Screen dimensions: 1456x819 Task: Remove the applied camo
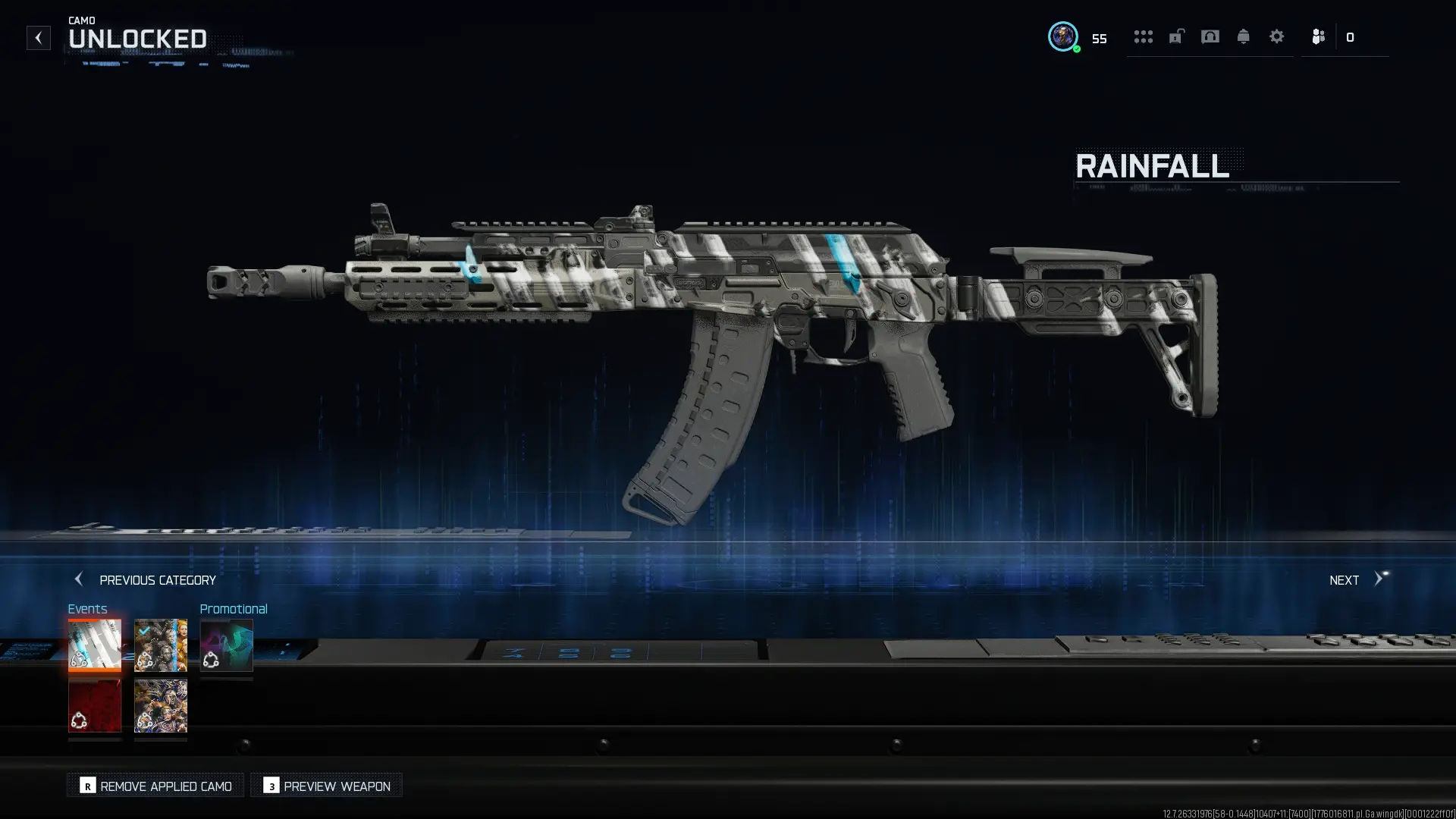[156, 786]
